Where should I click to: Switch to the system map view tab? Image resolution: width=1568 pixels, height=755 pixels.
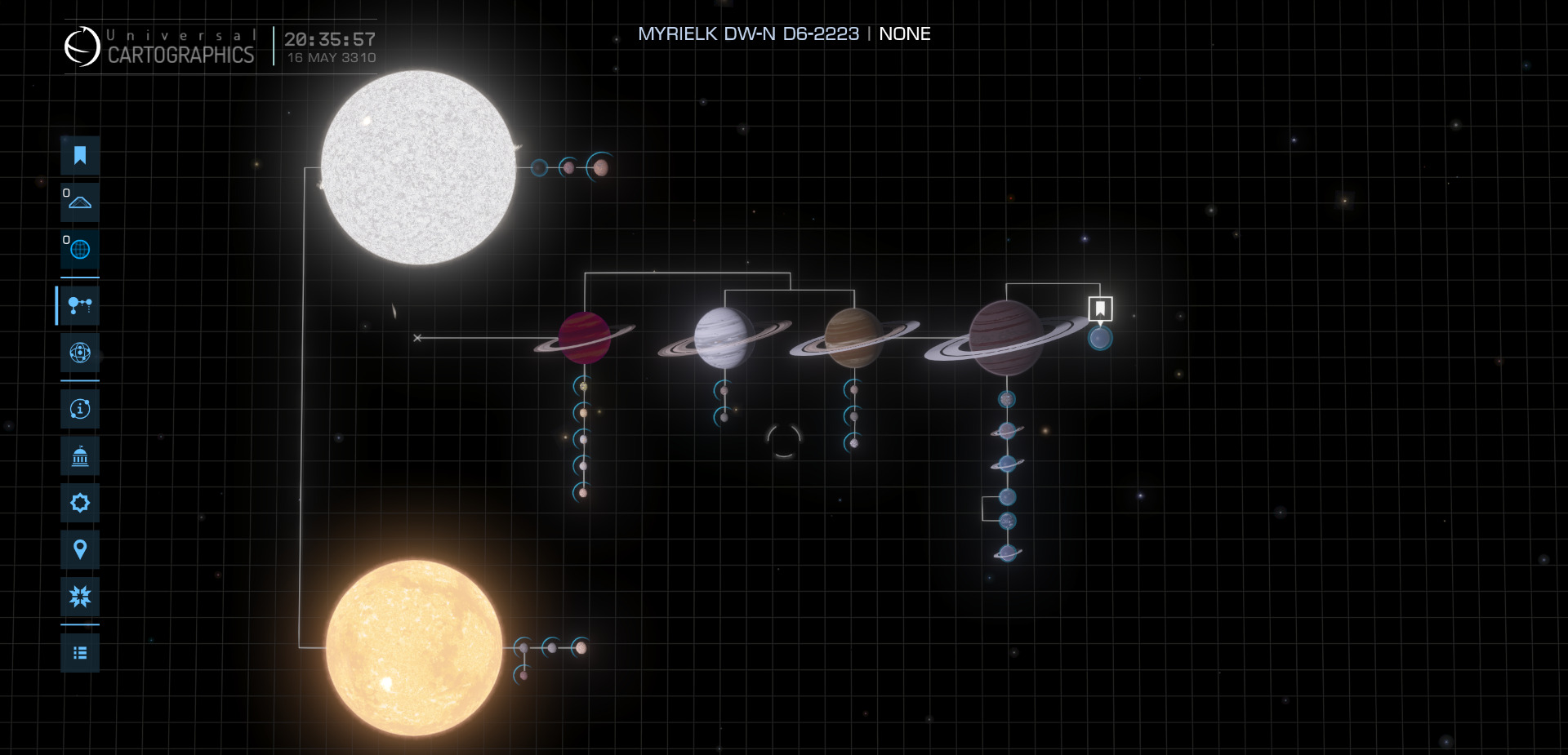tap(80, 305)
